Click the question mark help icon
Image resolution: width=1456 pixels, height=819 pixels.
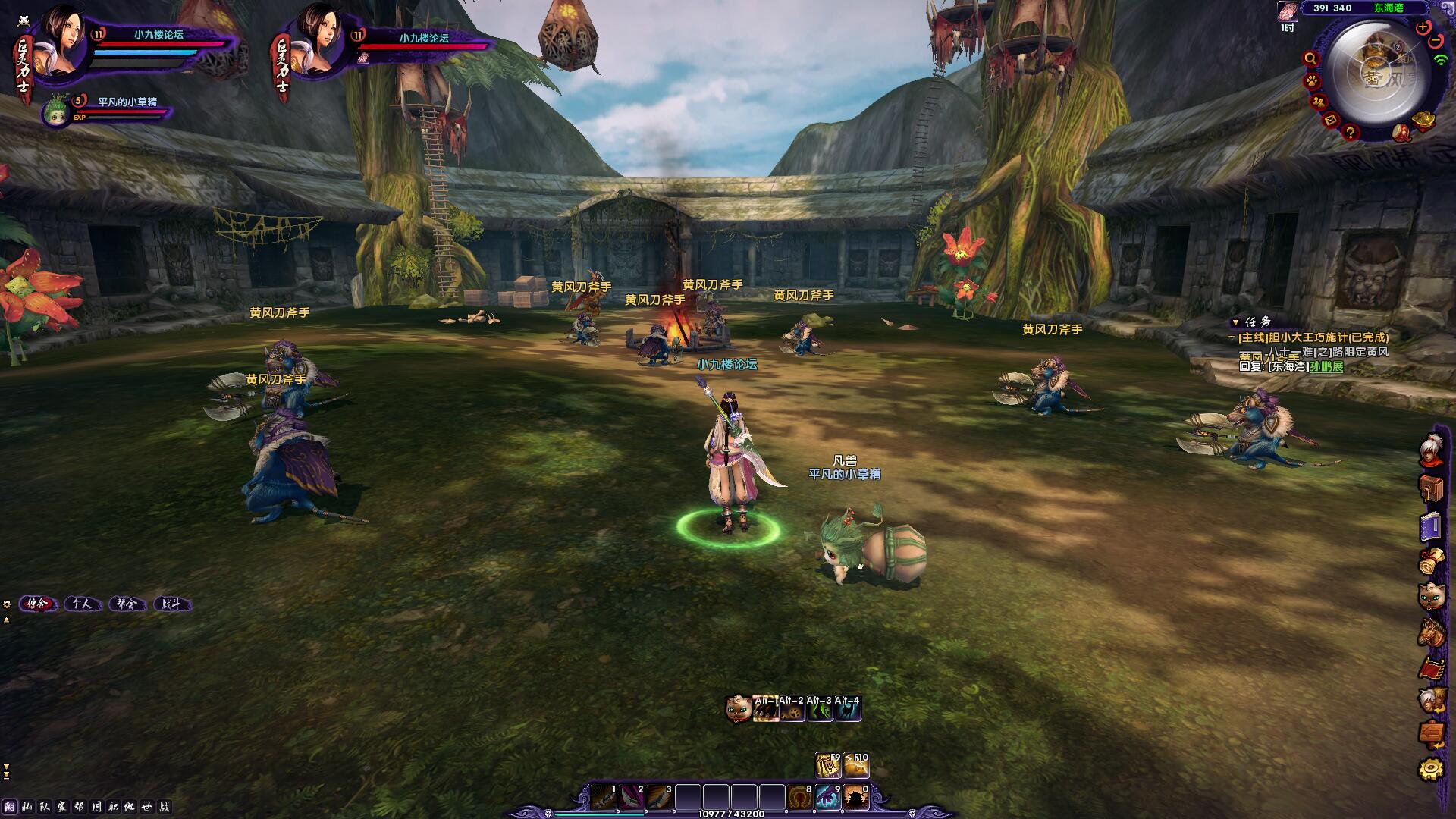[1351, 133]
